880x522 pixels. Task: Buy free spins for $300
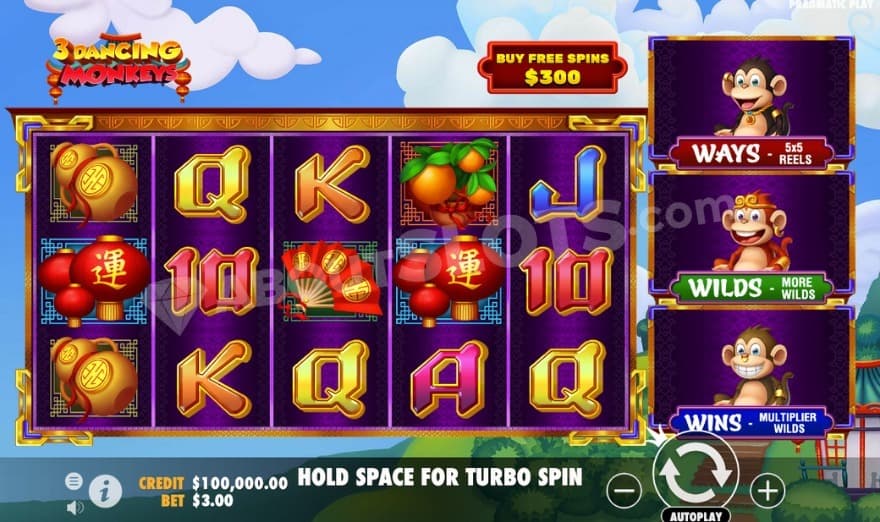(552, 67)
